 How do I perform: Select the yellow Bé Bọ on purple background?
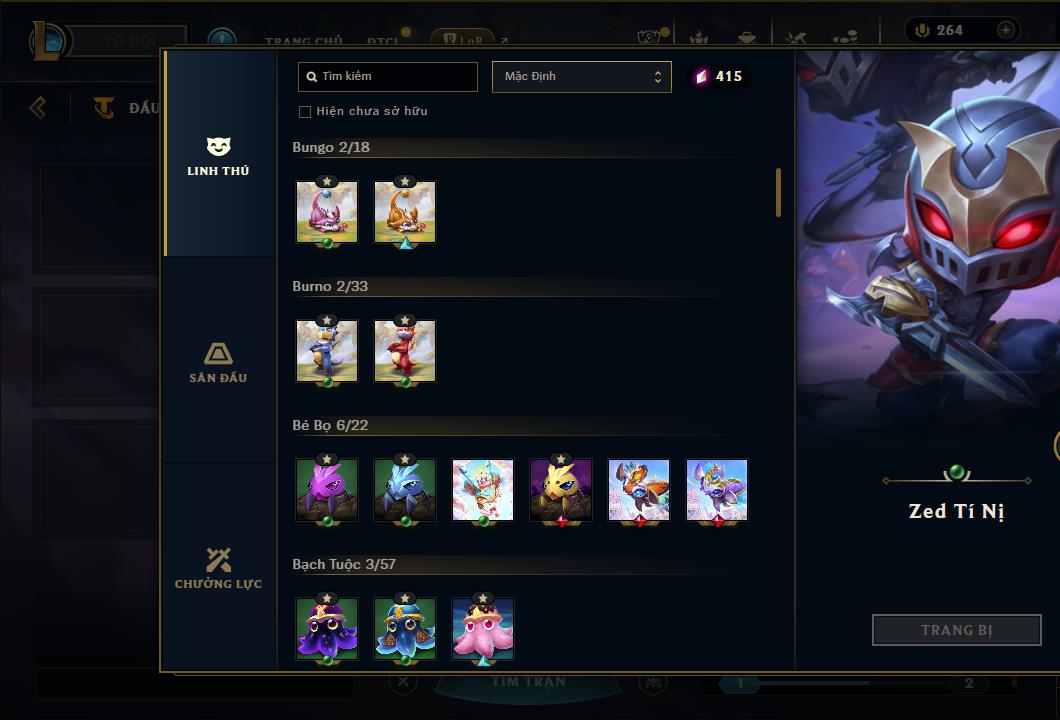point(561,490)
